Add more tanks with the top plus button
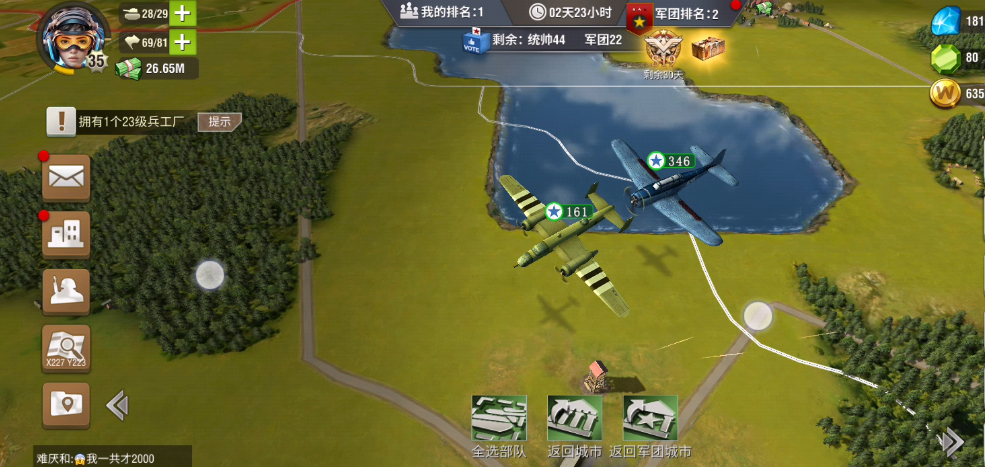This screenshot has height=467, width=985. (x=182, y=14)
